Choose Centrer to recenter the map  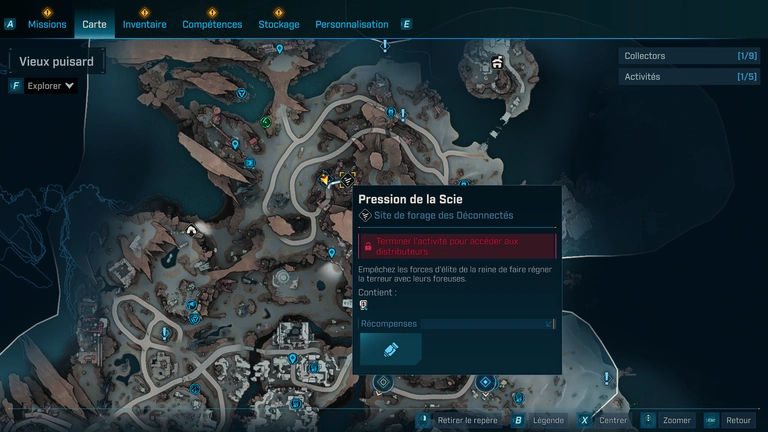[x=612, y=420]
